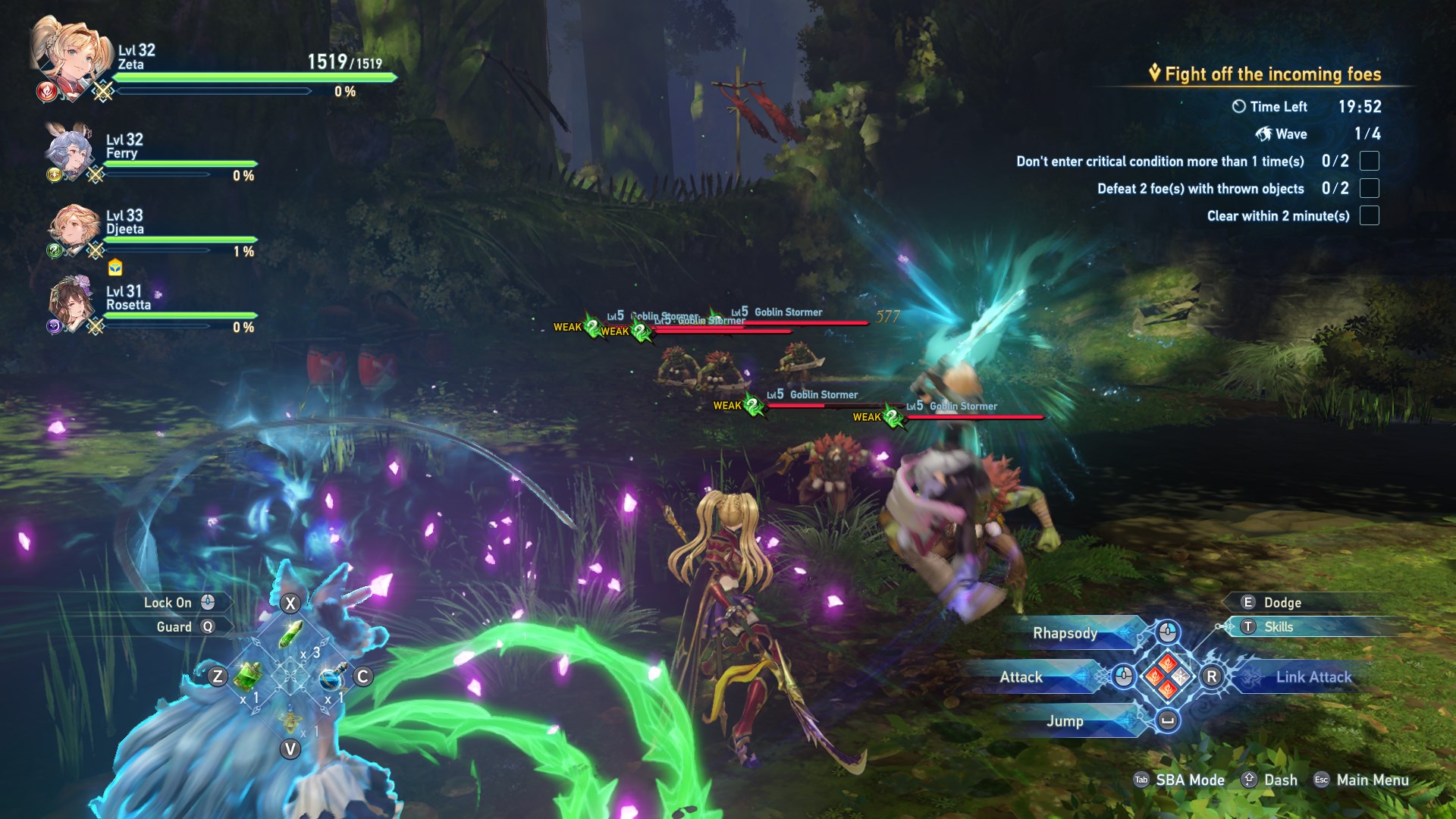Select Ferry's party portrait

70,150
